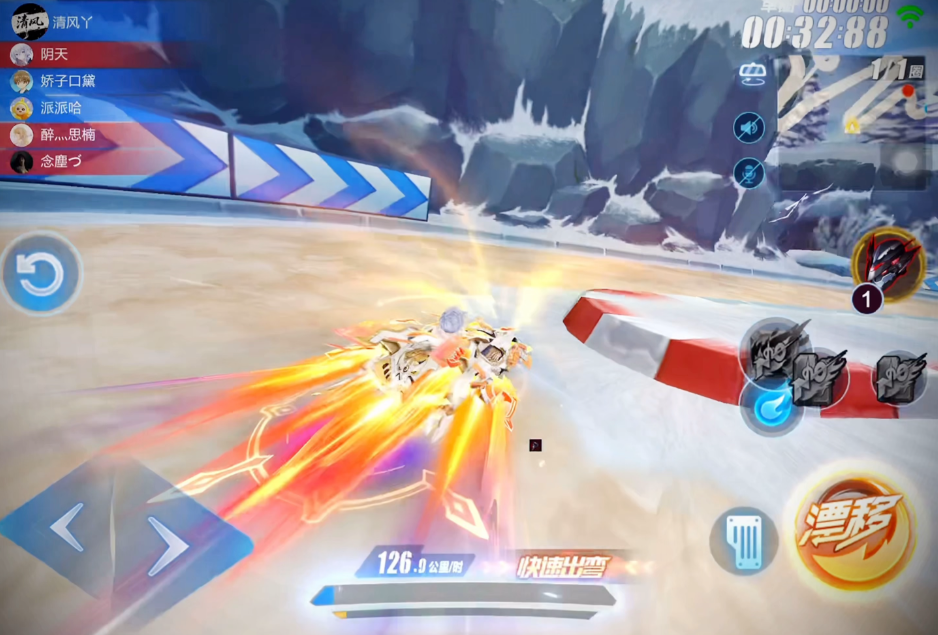The image size is (938, 635).
Task: Toggle the muted speaker icon
Action: point(748,127)
